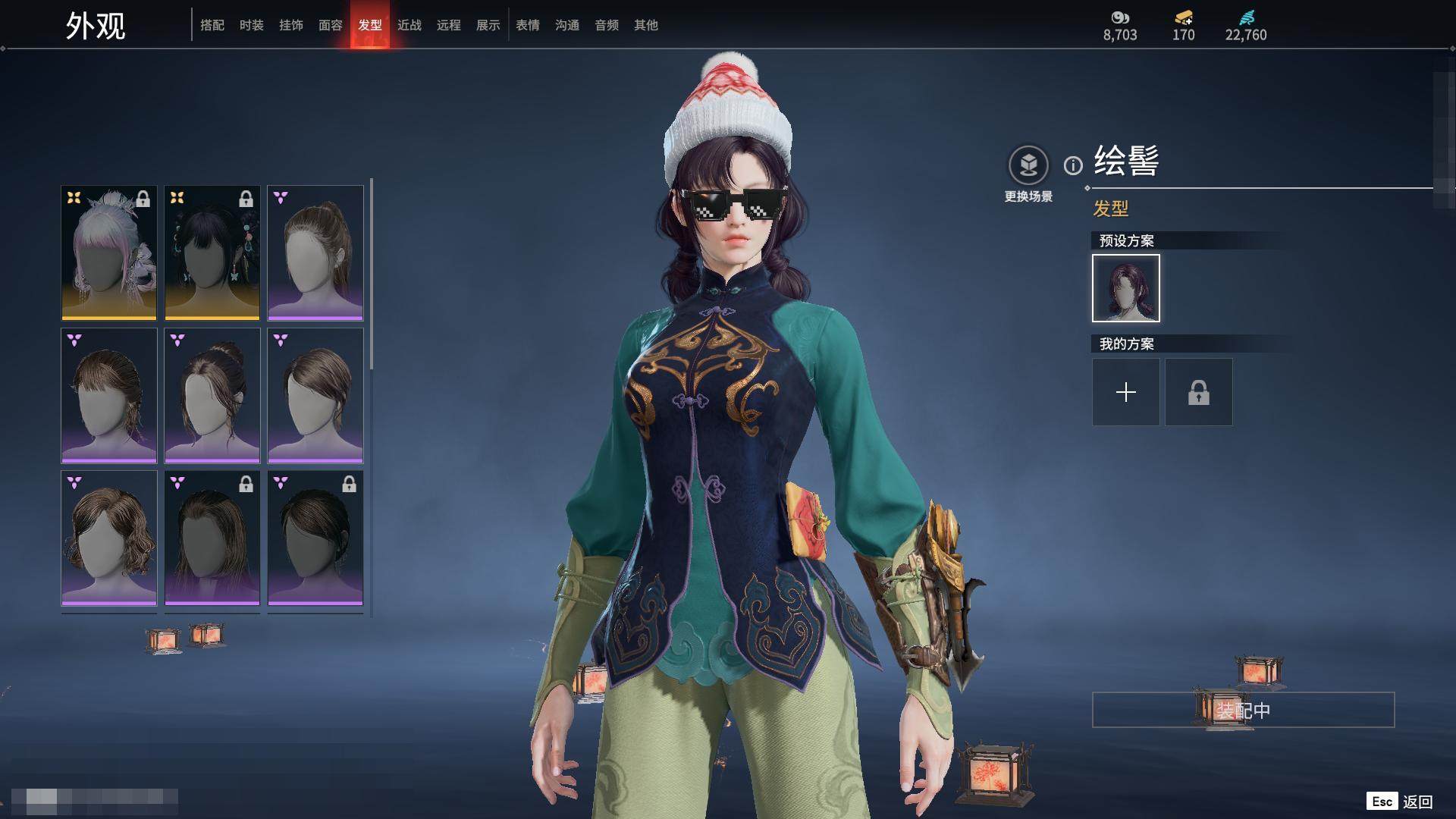Open the 近战 tab

click(409, 25)
